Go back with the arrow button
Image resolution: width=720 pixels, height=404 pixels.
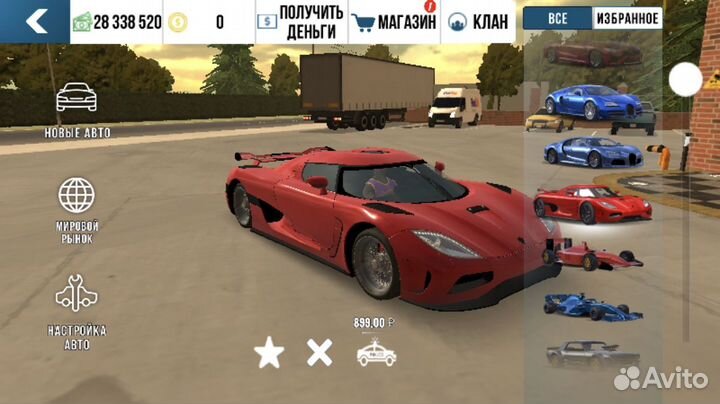(x=35, y=21)
